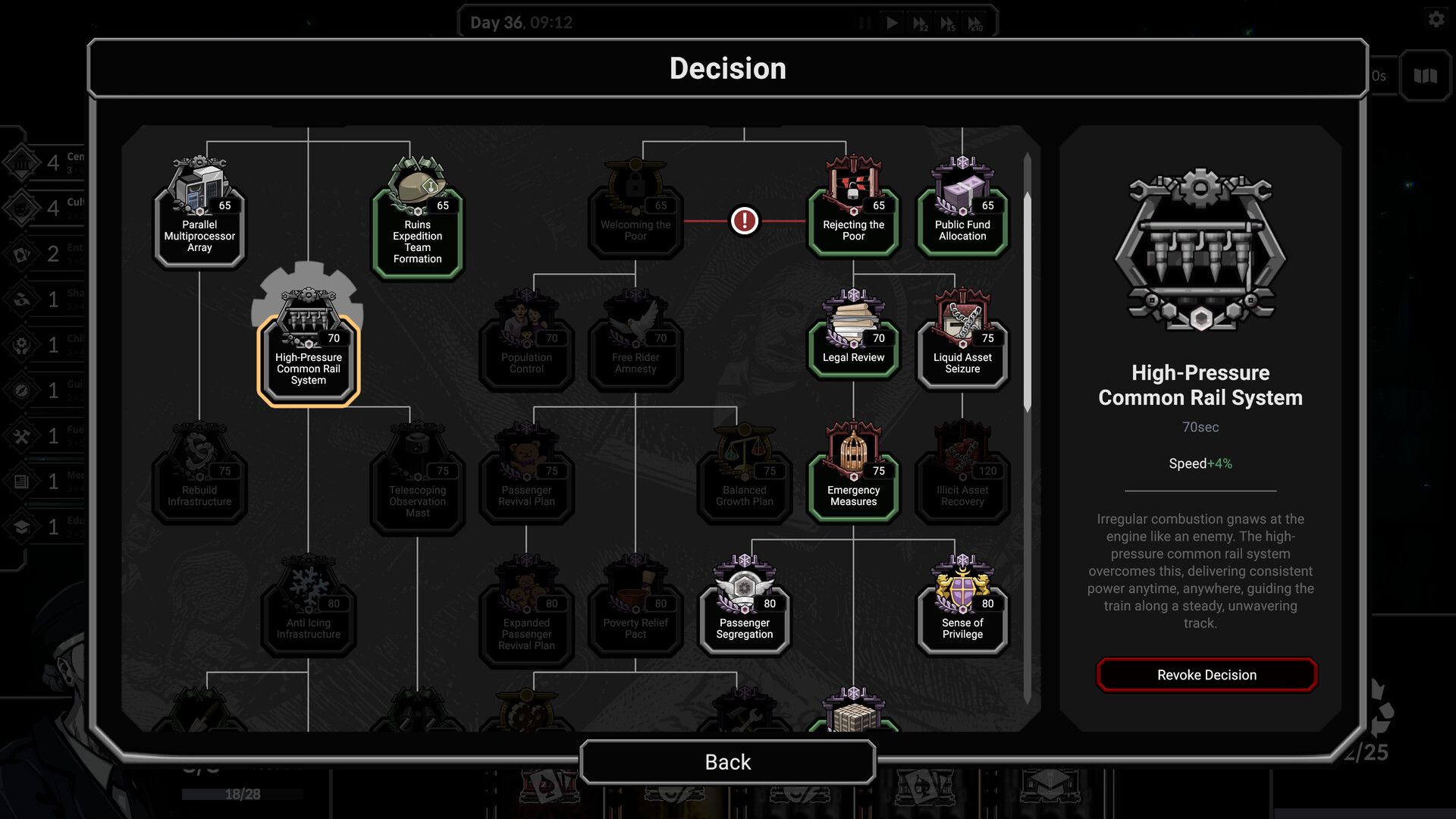Click the red exclamation conflict marker
The width and height of the screenshot is (1456, 819).
click(x=744, y=220)
